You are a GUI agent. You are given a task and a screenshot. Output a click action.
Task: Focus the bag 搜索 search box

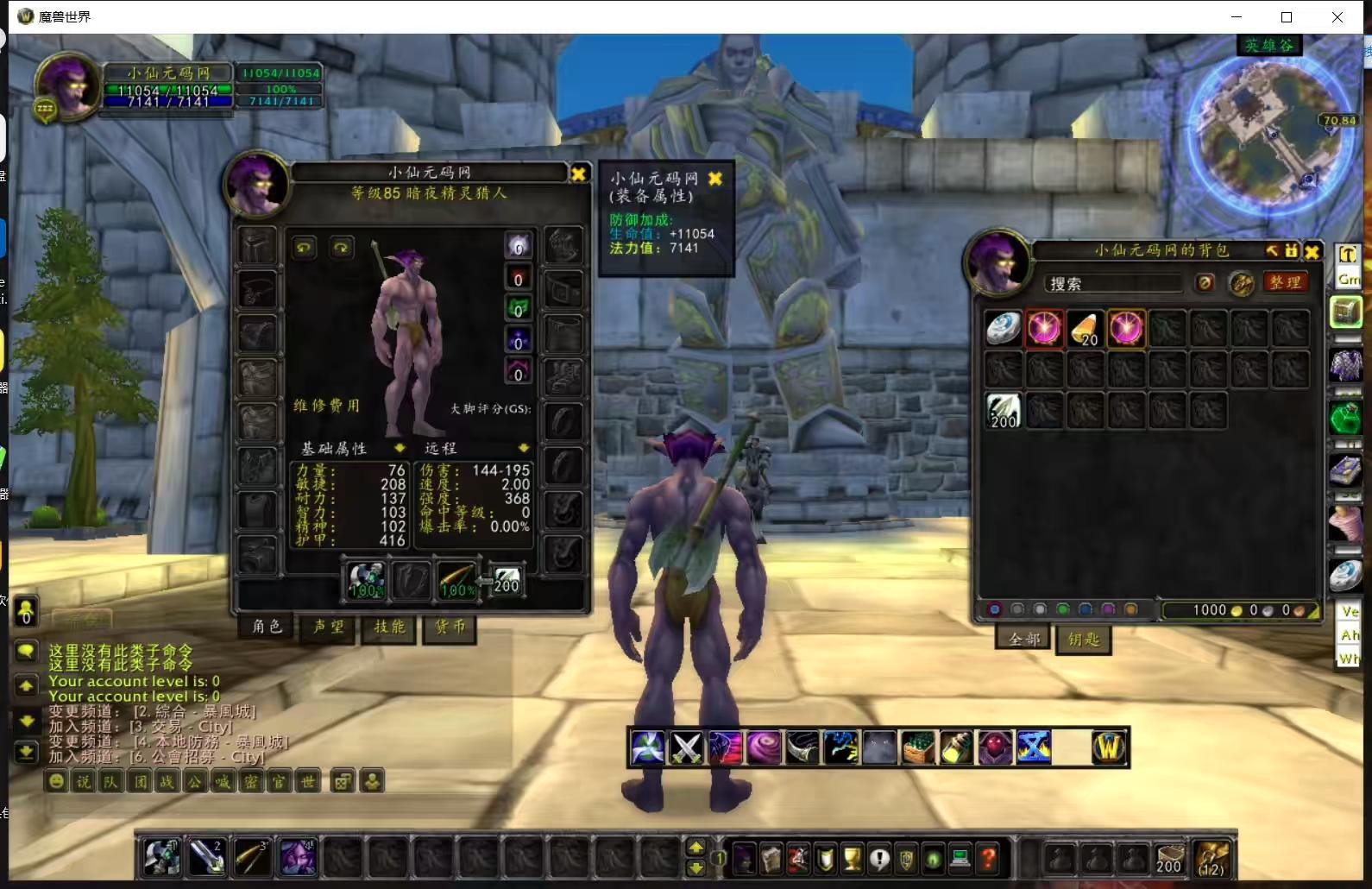tap(1113, 284)
